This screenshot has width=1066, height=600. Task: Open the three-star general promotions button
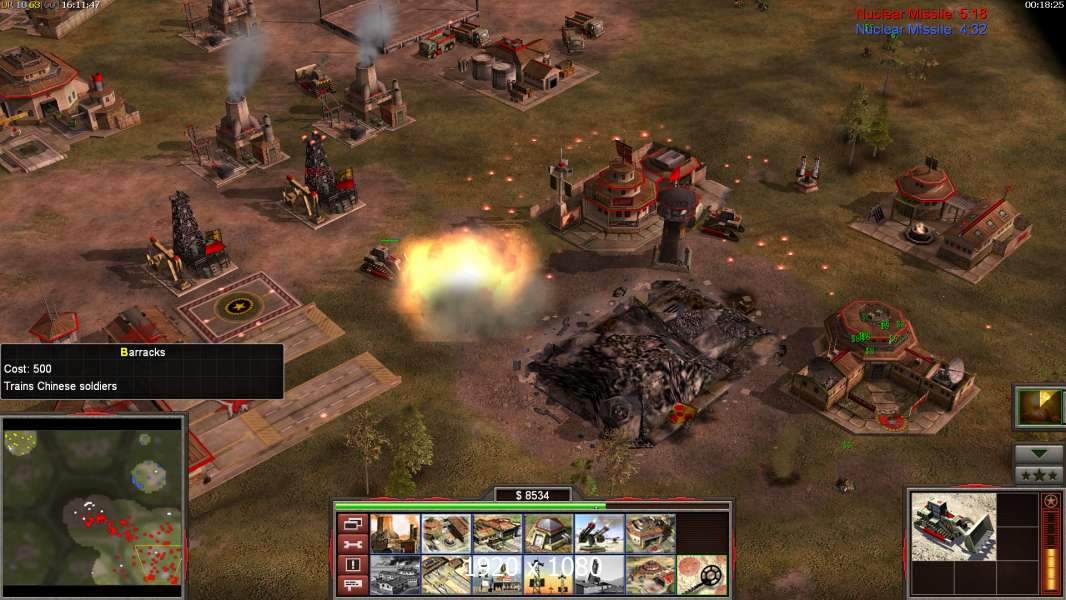pos(1038,475)
